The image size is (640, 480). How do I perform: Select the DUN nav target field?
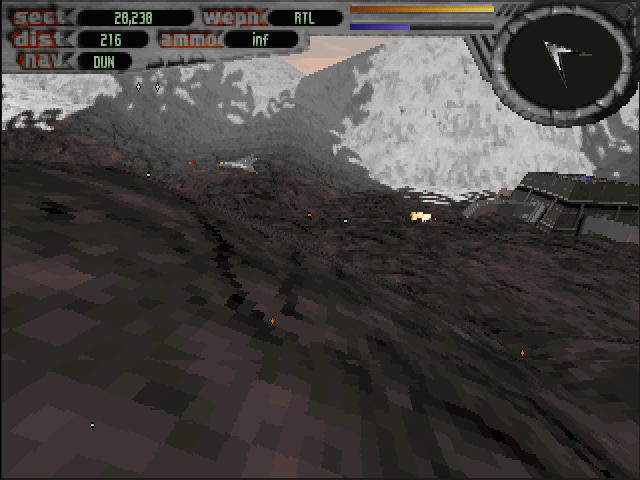[103, 61]
